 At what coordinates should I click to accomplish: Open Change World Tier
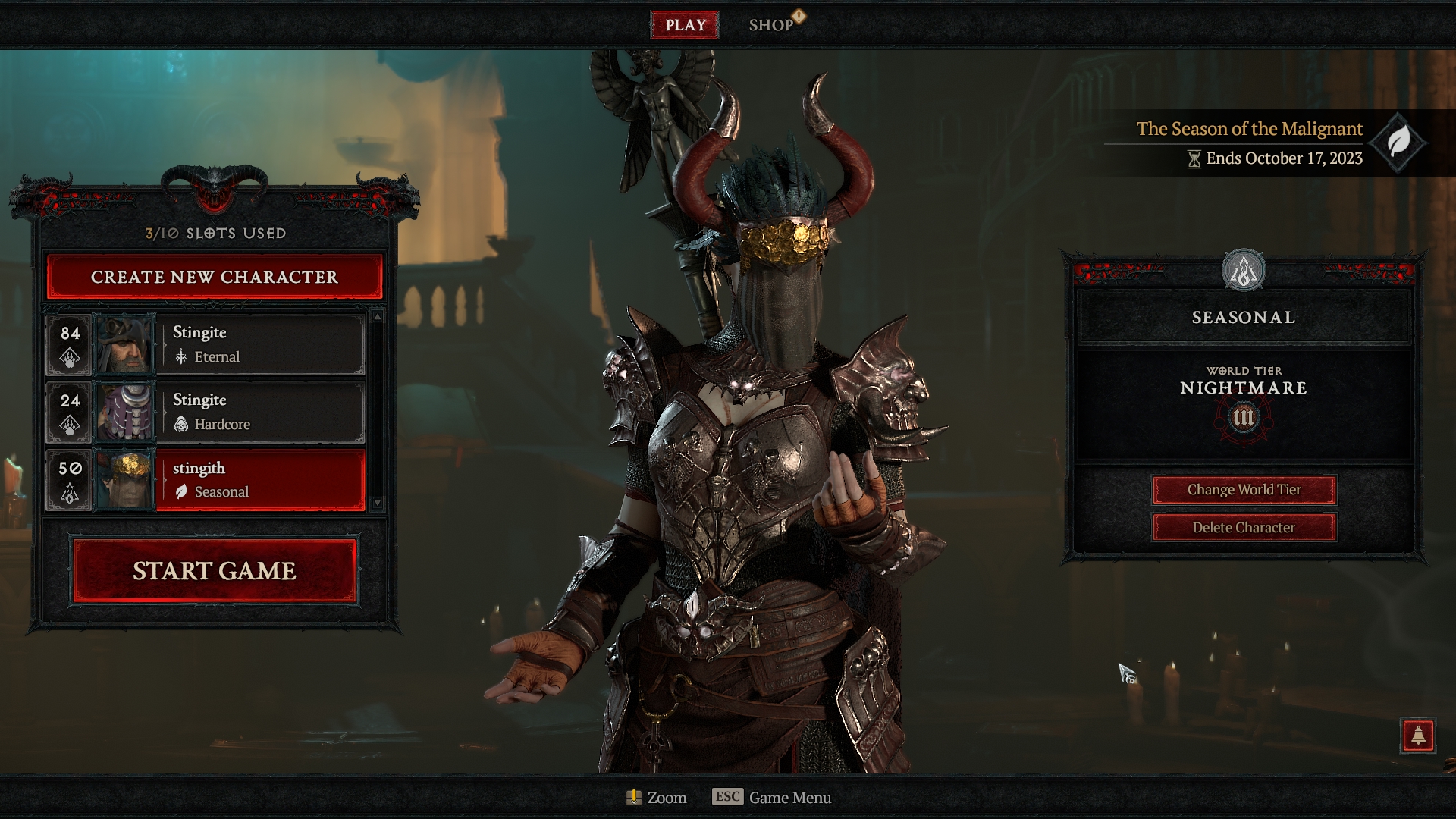(x=1244, y=490)
